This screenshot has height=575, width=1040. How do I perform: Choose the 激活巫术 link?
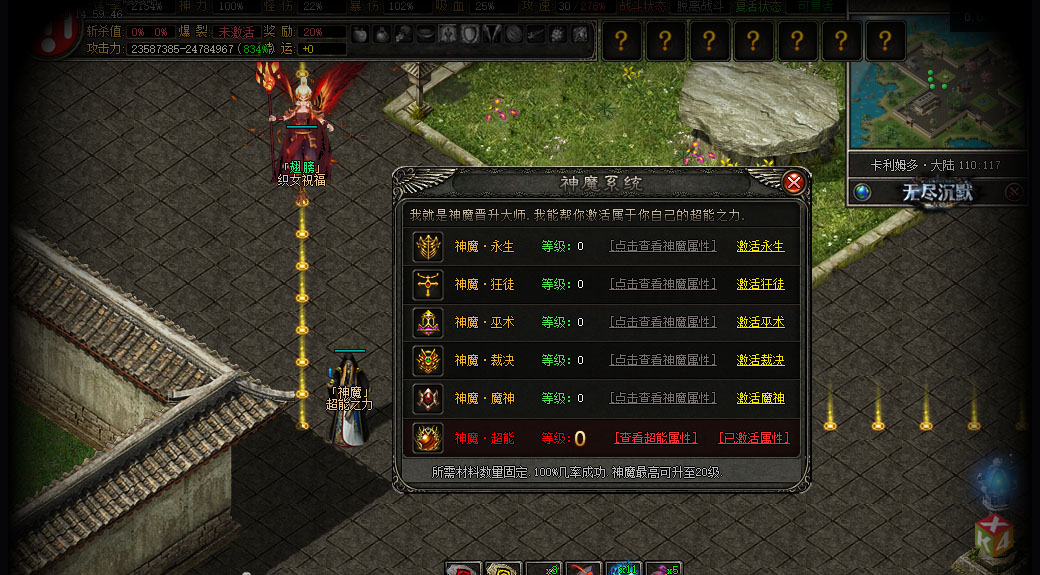click(760, 322)
